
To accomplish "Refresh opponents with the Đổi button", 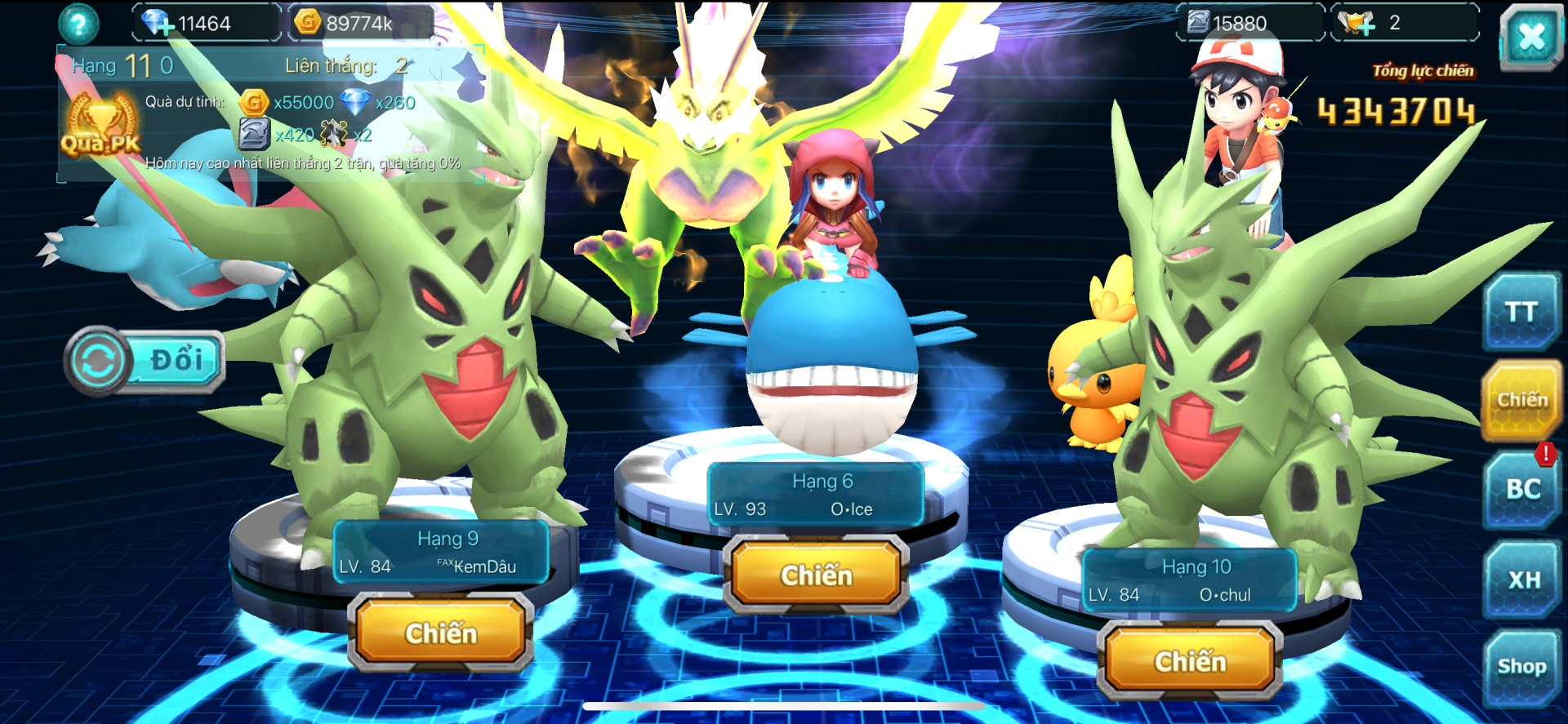I will (145, 361).
